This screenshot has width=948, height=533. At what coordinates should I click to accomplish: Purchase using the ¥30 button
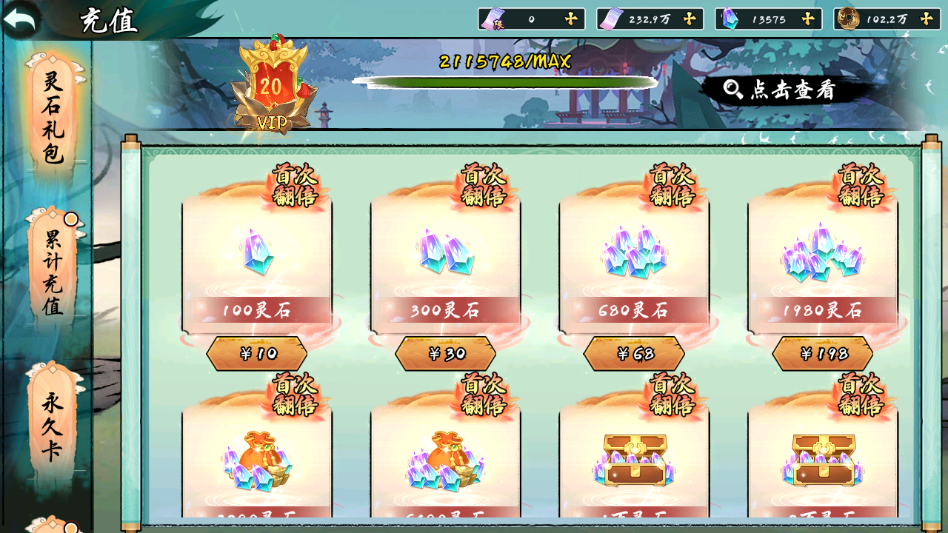click(446, 354)
